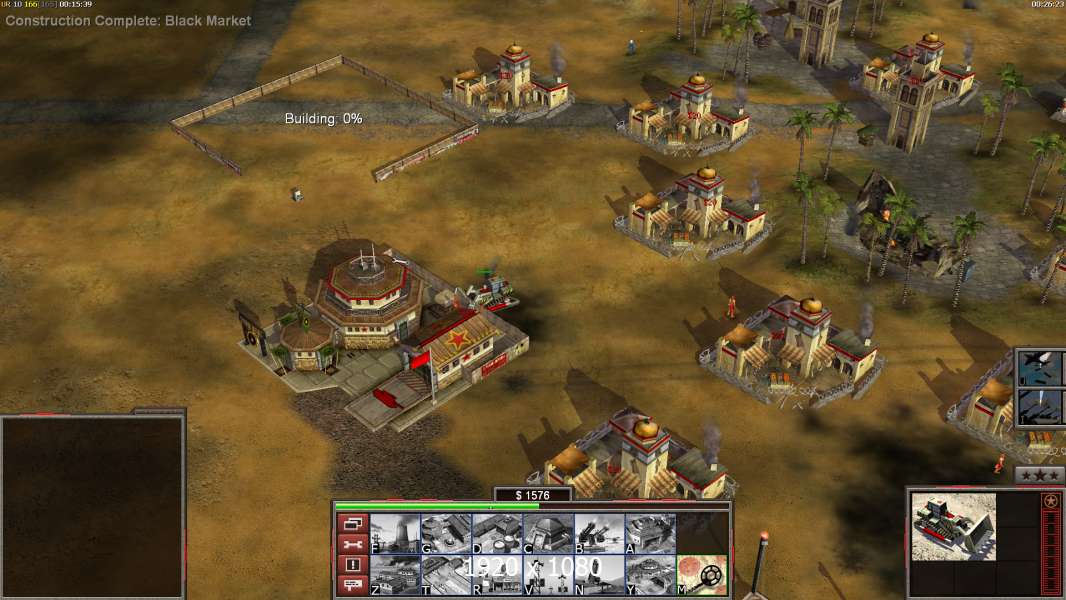This screenshot has height=600, width=1066.
Task: Select the Bunker build icon (C)
Action: coord(548,533)
